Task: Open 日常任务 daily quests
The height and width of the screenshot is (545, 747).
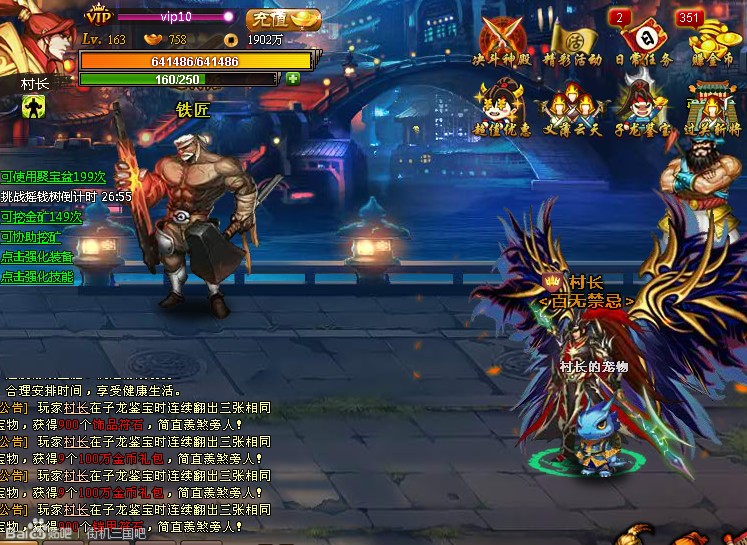Action: click(x=644, y=42)
